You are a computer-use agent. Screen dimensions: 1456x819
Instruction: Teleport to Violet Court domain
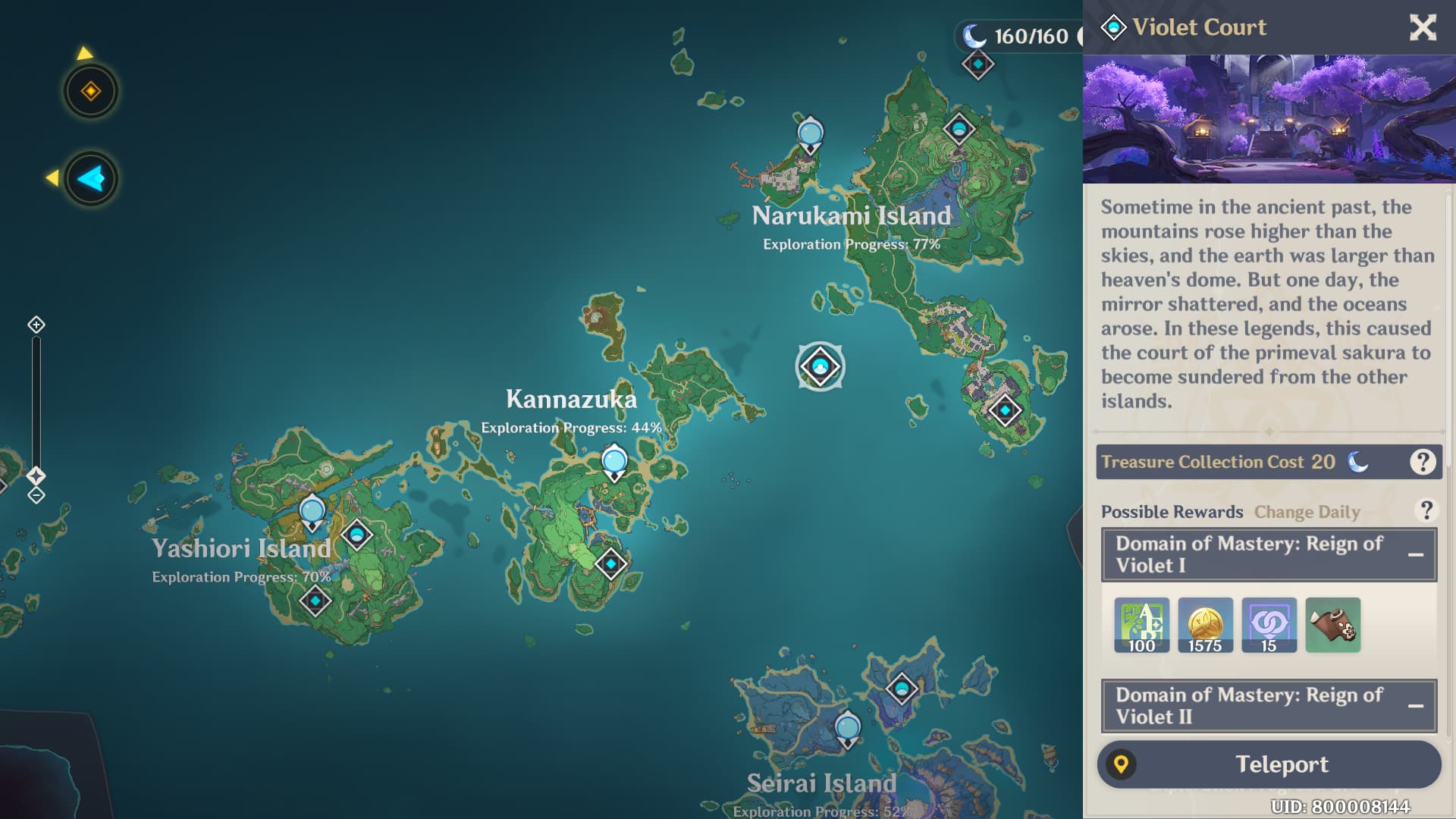pyautogui.click(x=1269, y=764)
